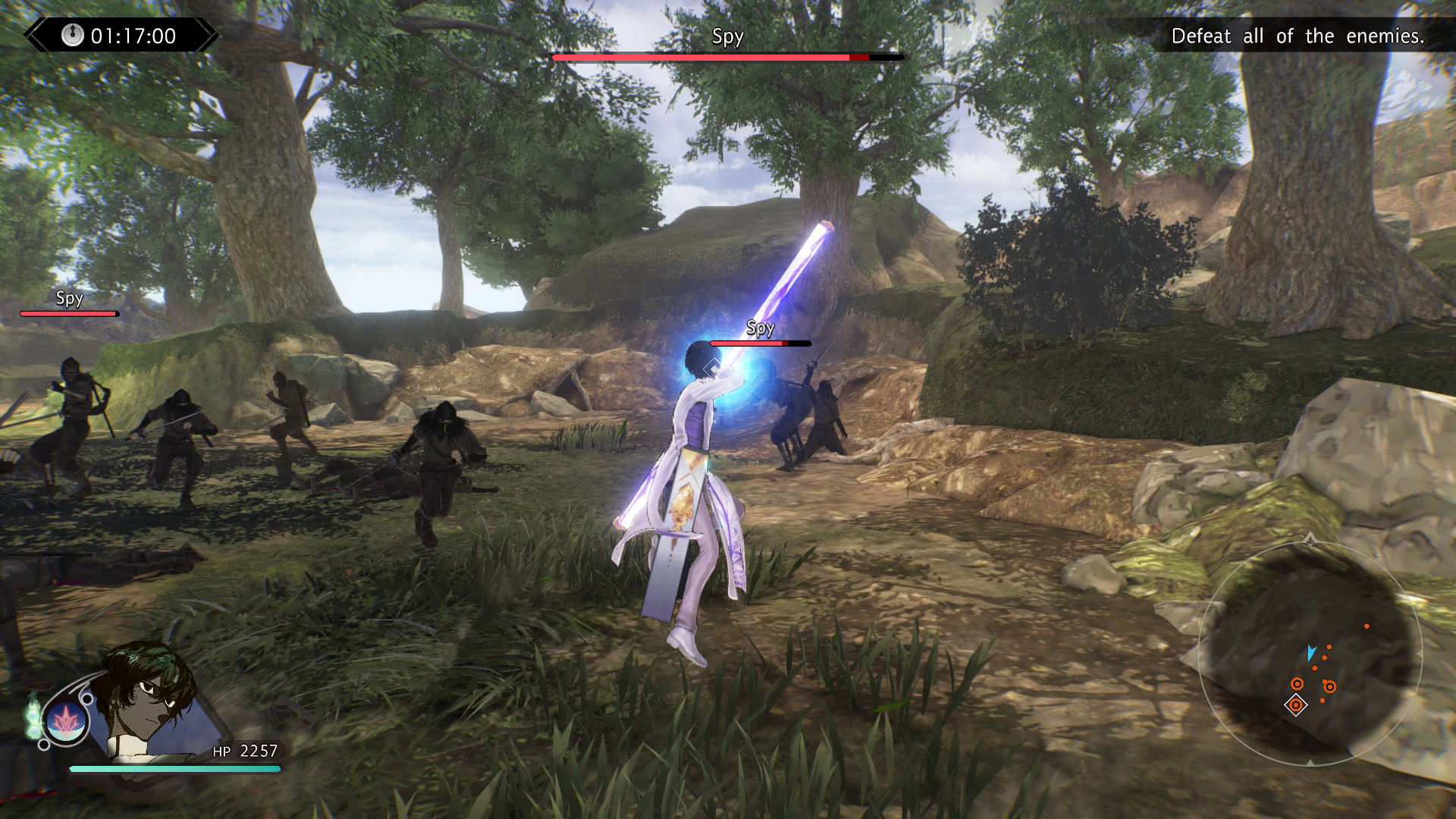Open the "Defeat all of the enemies" objective
The width and height of the screenshot is (1456, 819).
(x=1297, y=36)
